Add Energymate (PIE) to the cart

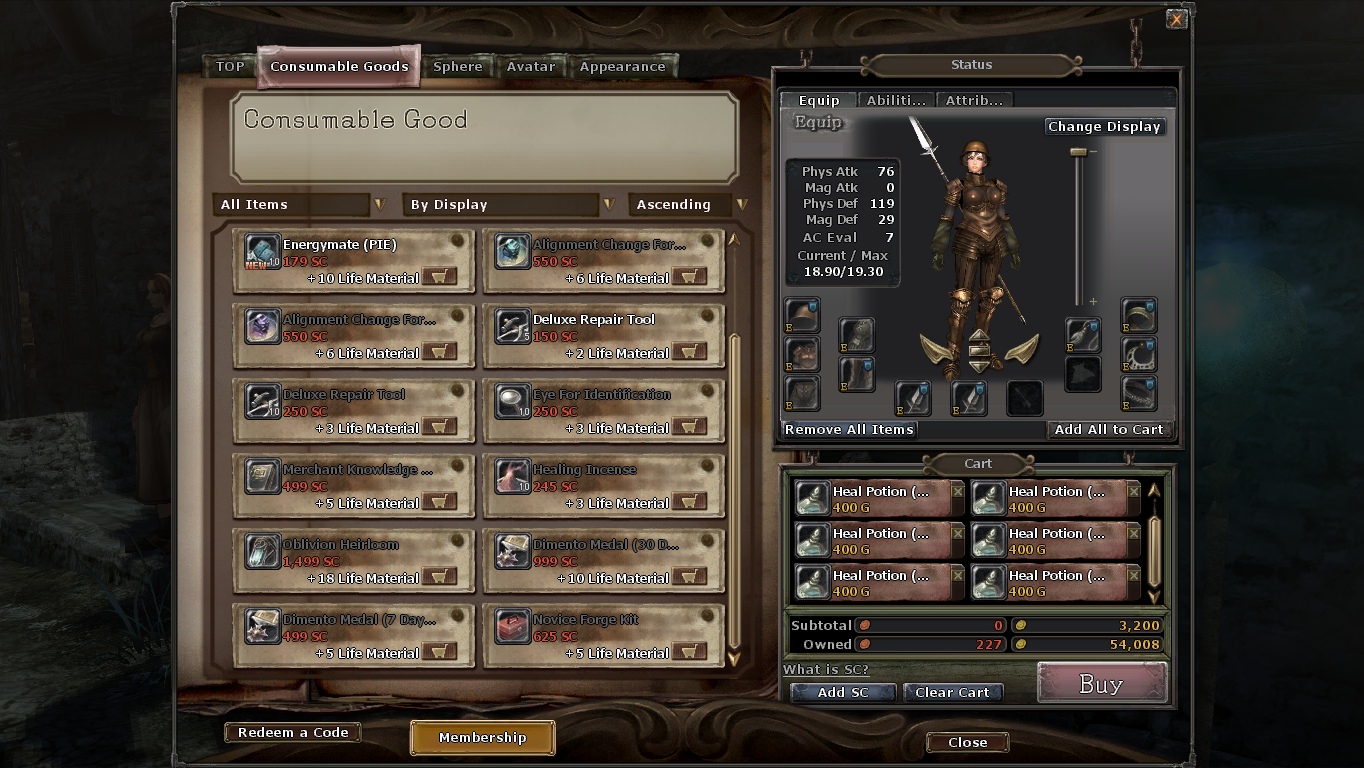click(439, 277)
